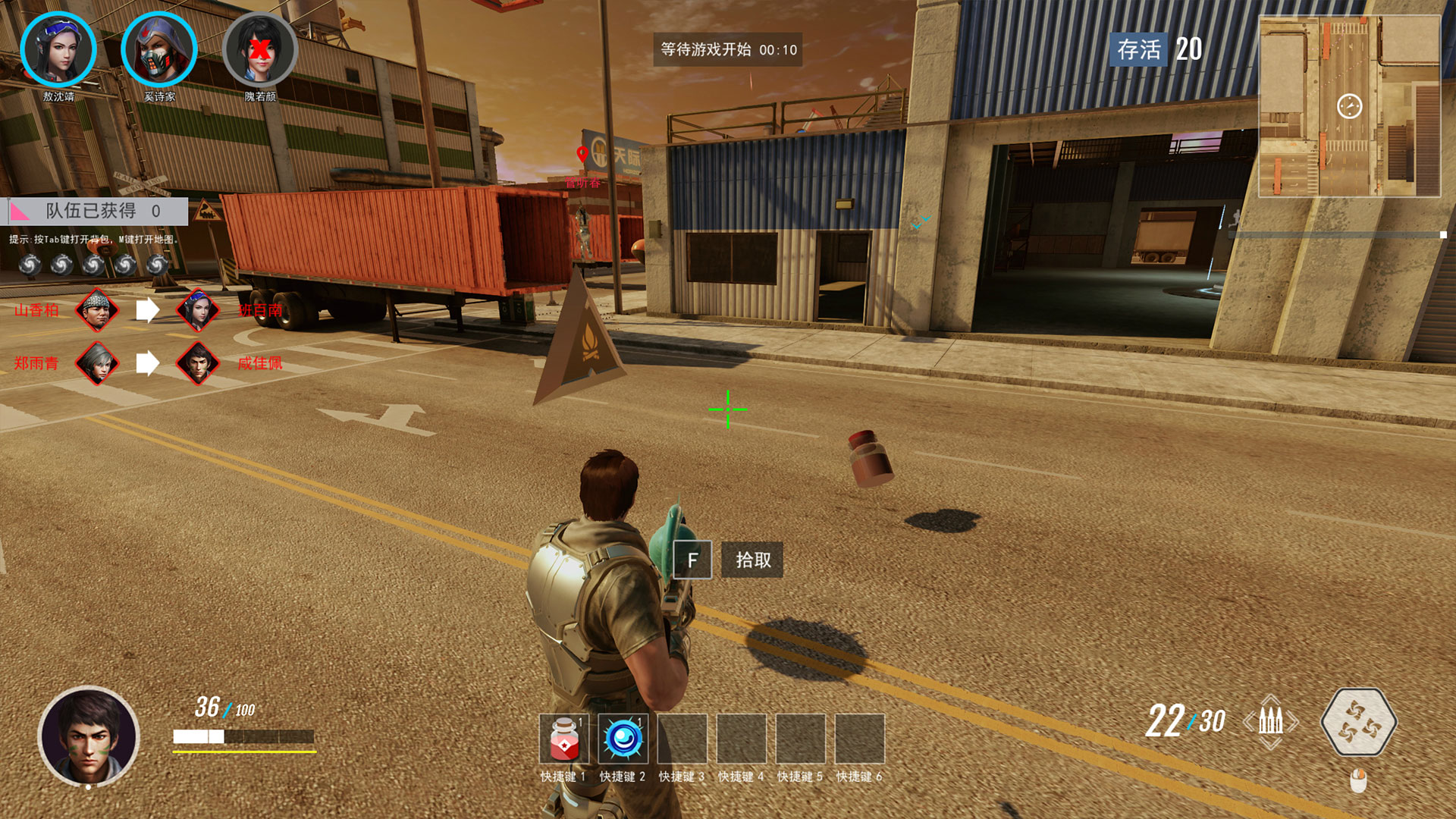Activate the blue orb item in slot 2
Viewport: 1456px width, 819px height.
pyautogui.click(x=623, y=739)
